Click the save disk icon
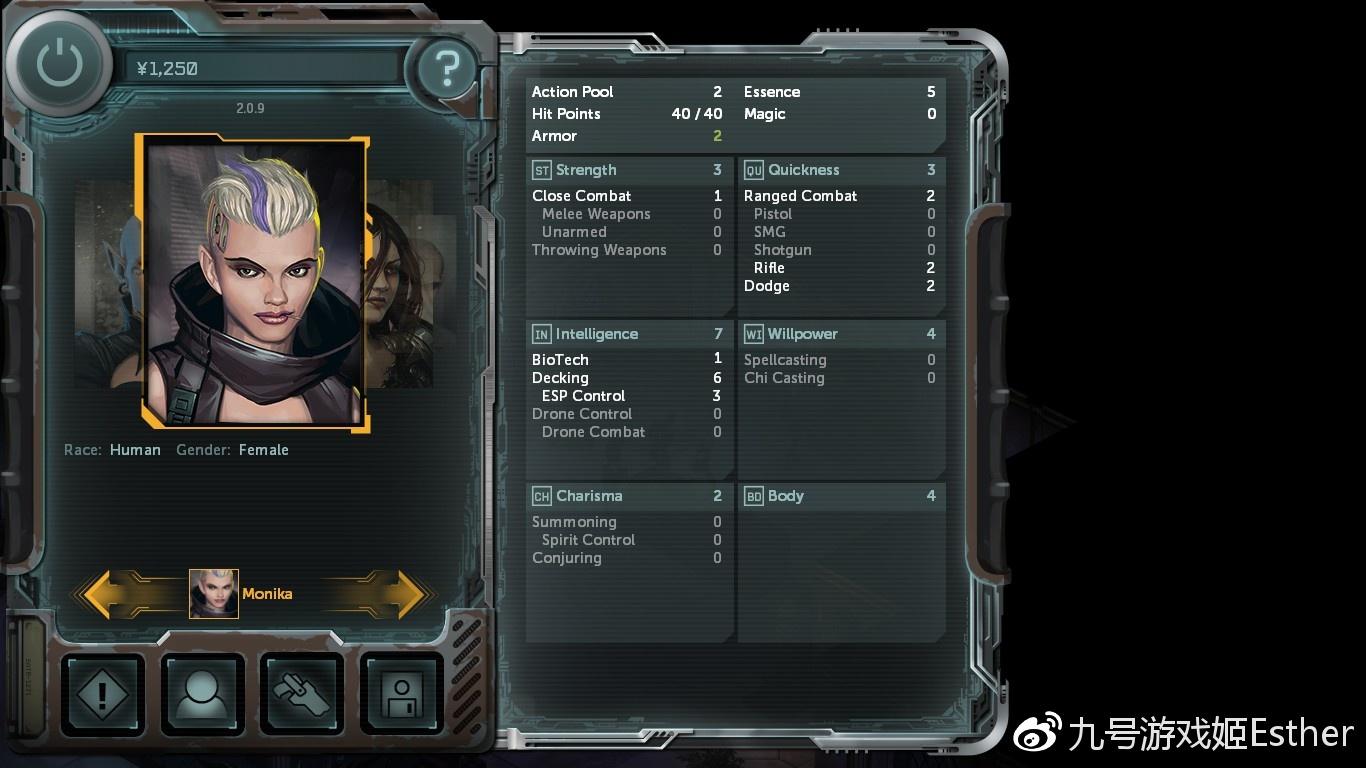Image resolution: width=1366 pixels, height=768 pixels. point(400,694)
